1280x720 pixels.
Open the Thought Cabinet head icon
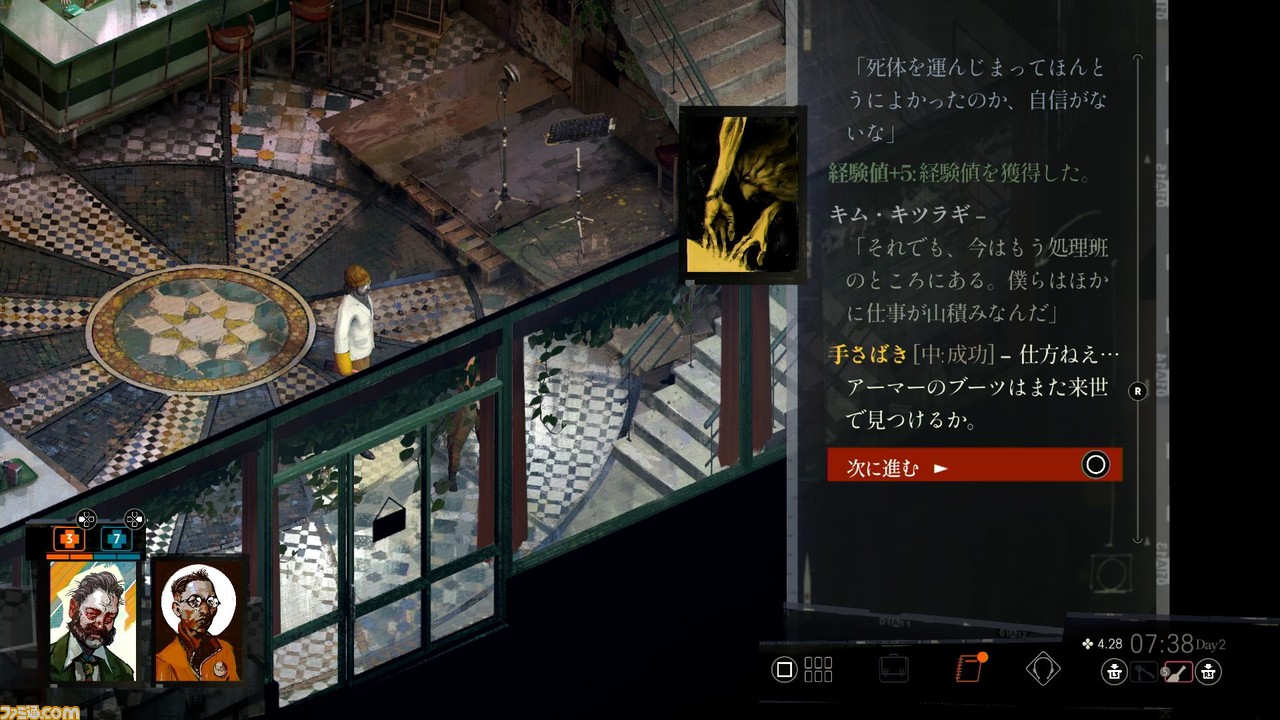[1042, 668]
